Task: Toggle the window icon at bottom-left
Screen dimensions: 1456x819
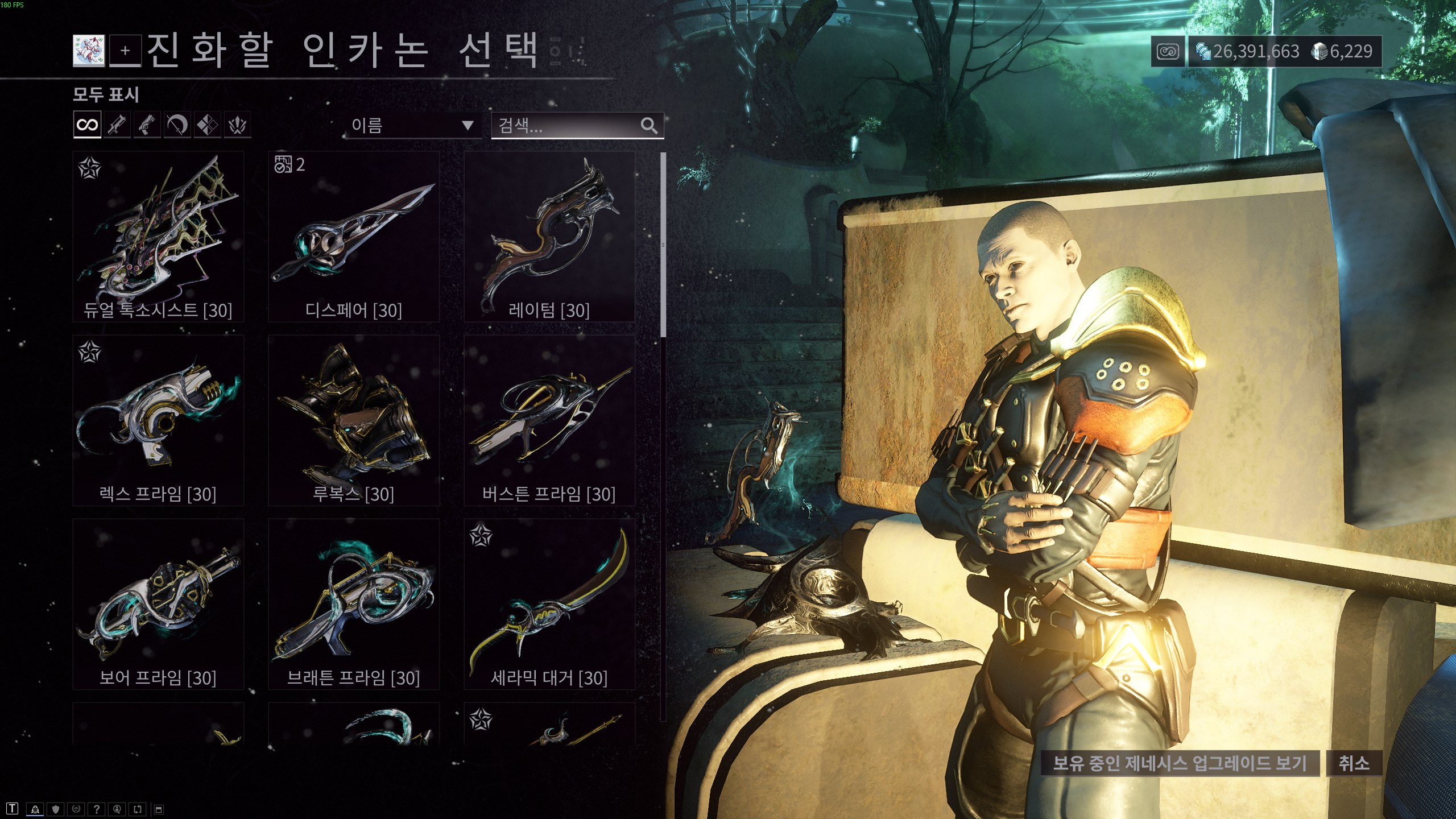Action: pos(161,810)
